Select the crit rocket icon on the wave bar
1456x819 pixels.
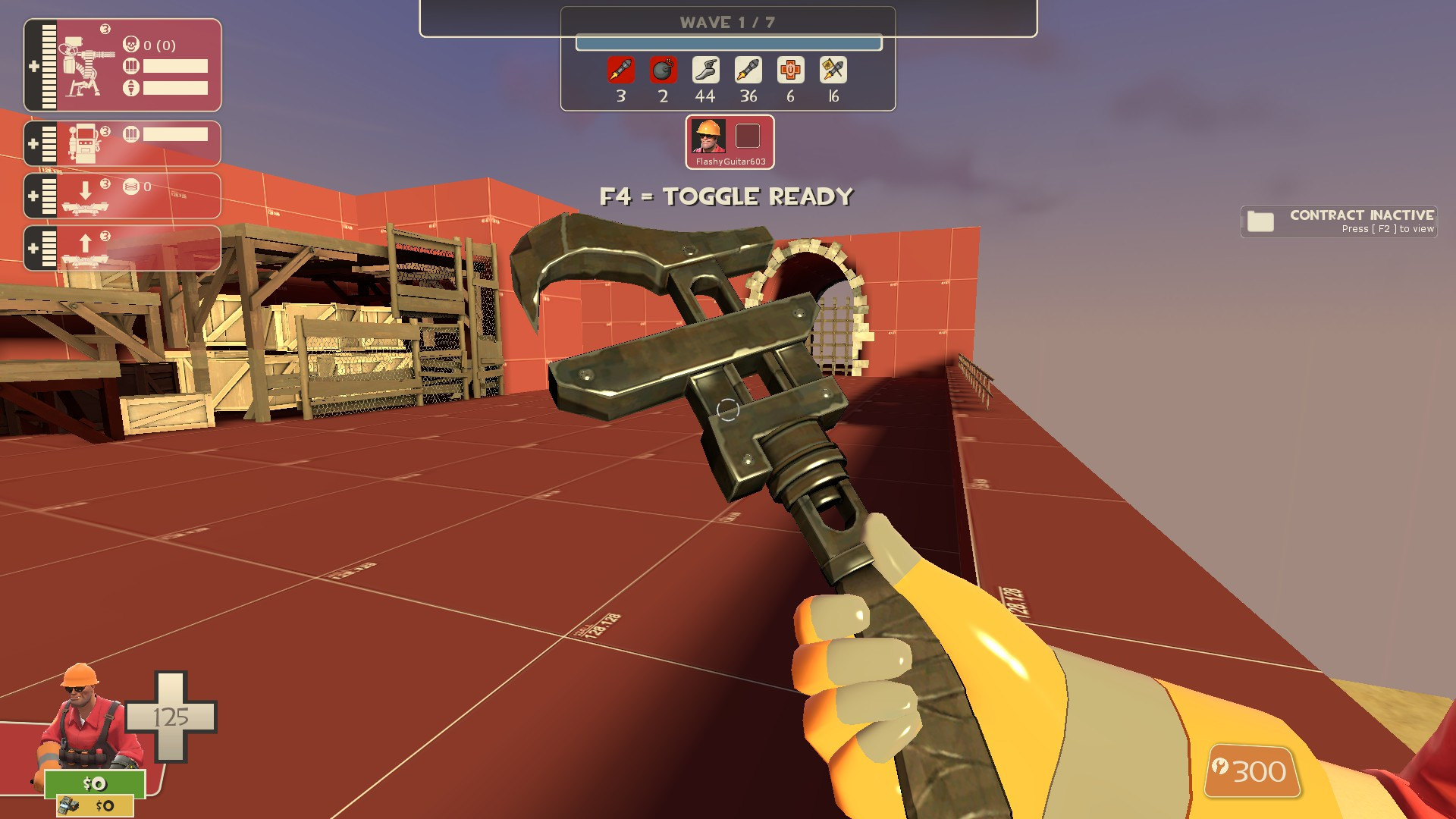click(x=620, y=71)
